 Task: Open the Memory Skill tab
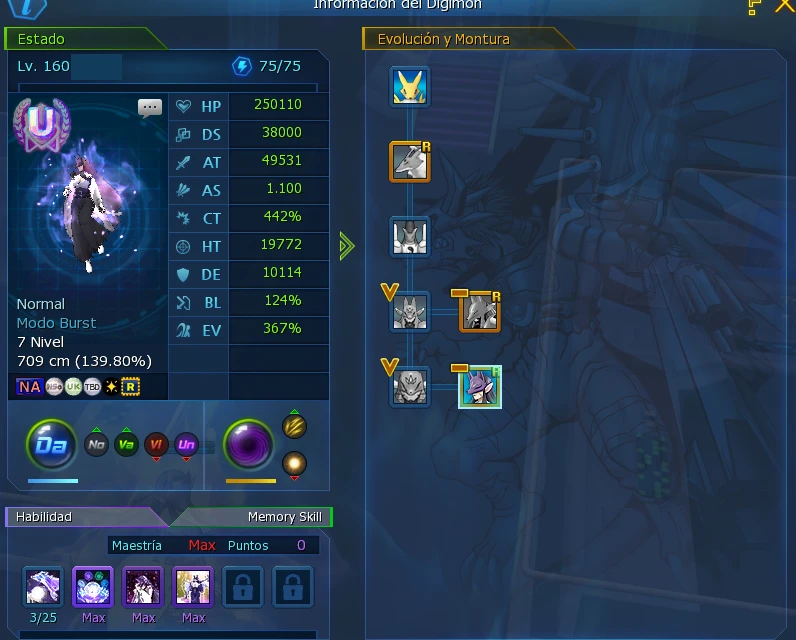click(260, 517)
